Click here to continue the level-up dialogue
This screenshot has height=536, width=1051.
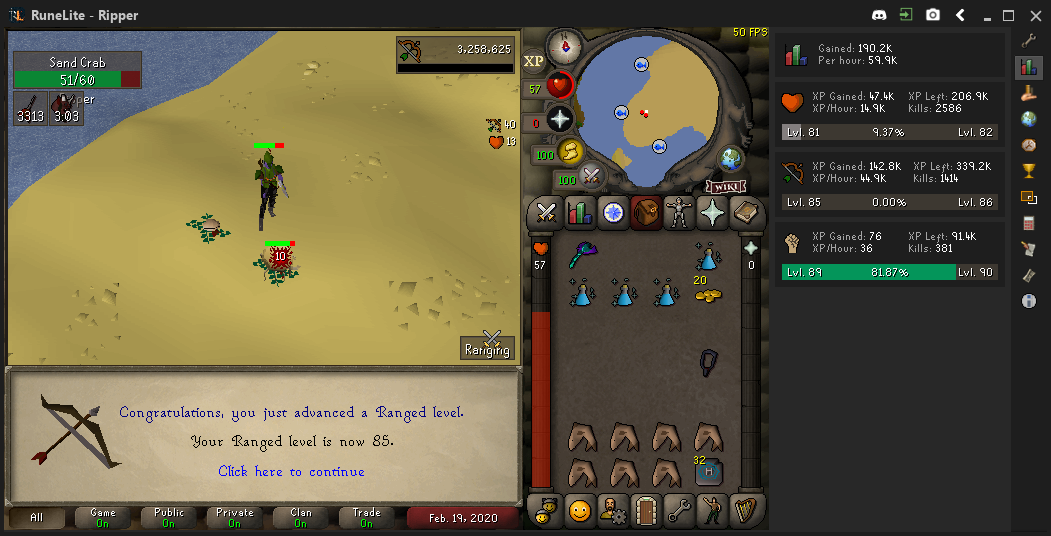tap(291, 471)
